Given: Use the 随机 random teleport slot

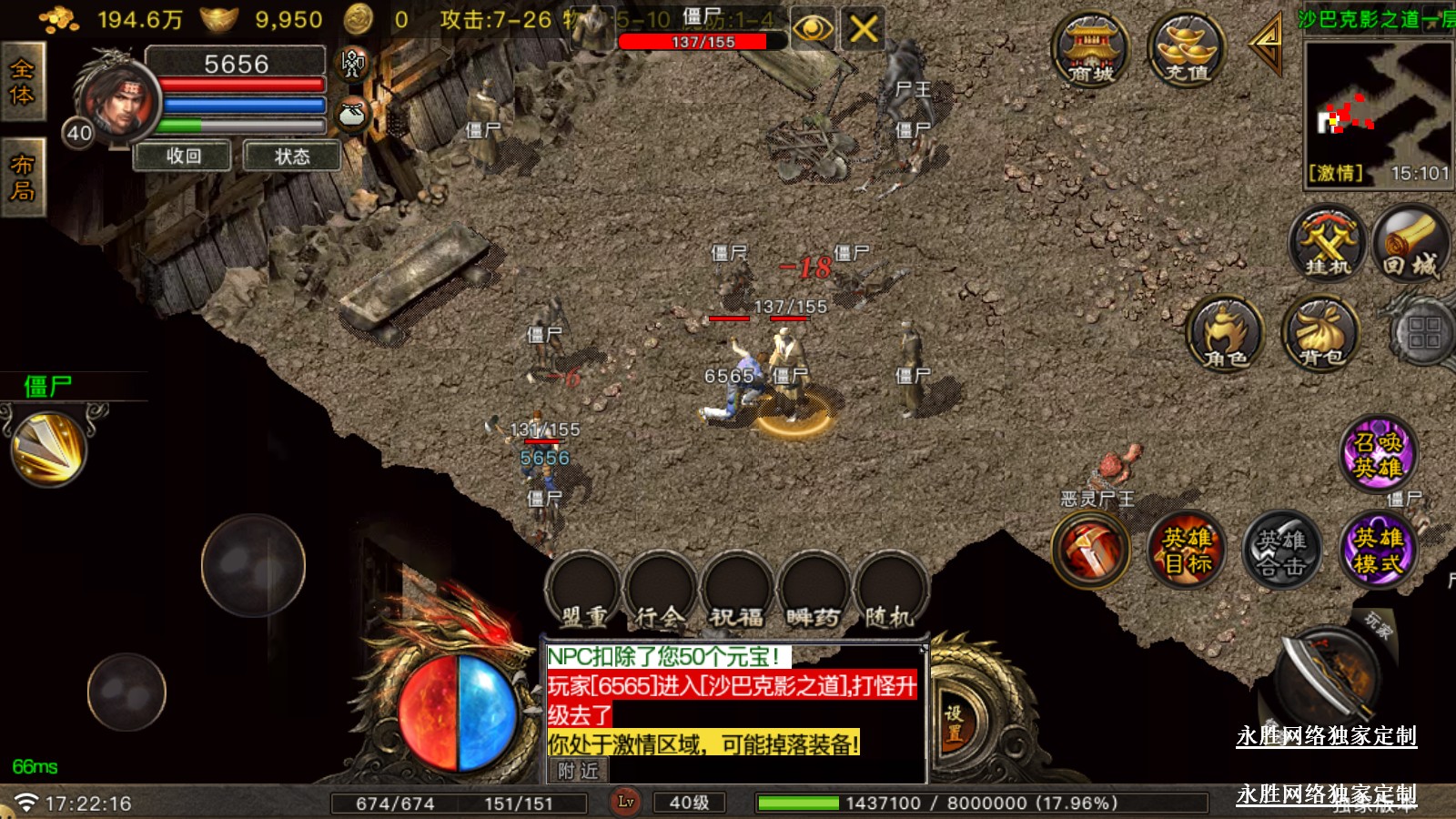Looking at the screenshot, I should pyautogui.click(x=890, y=593).
